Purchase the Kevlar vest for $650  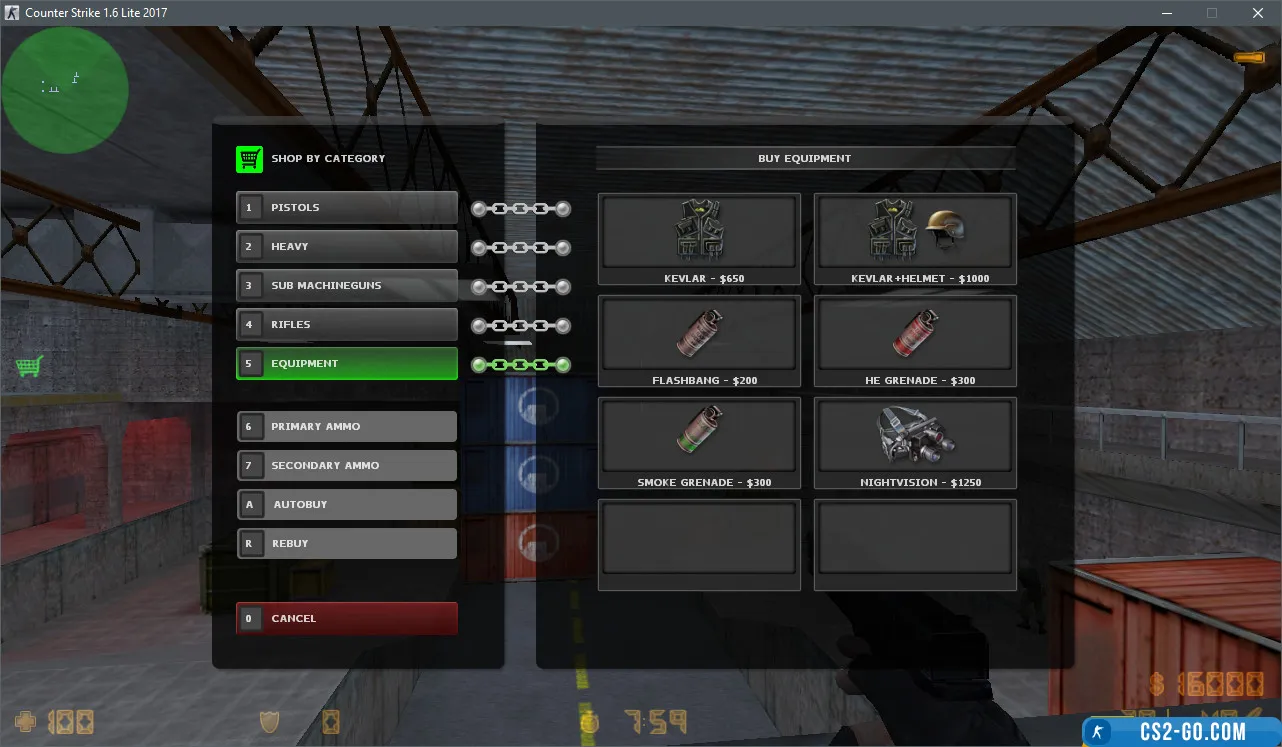pos(699,239)
